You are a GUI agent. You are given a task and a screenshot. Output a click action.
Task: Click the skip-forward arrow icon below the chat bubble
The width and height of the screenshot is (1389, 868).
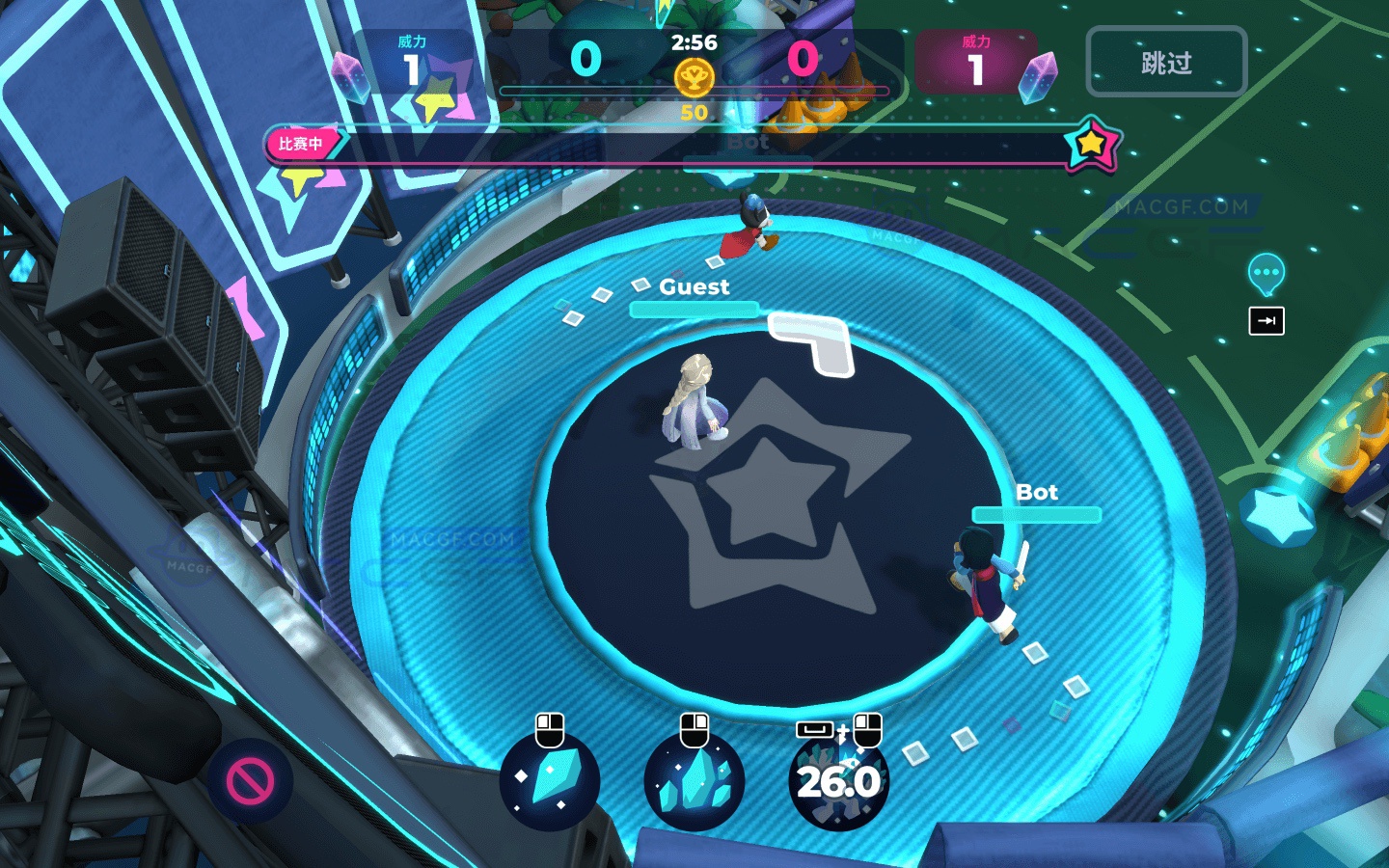[x=1266, y=321]
